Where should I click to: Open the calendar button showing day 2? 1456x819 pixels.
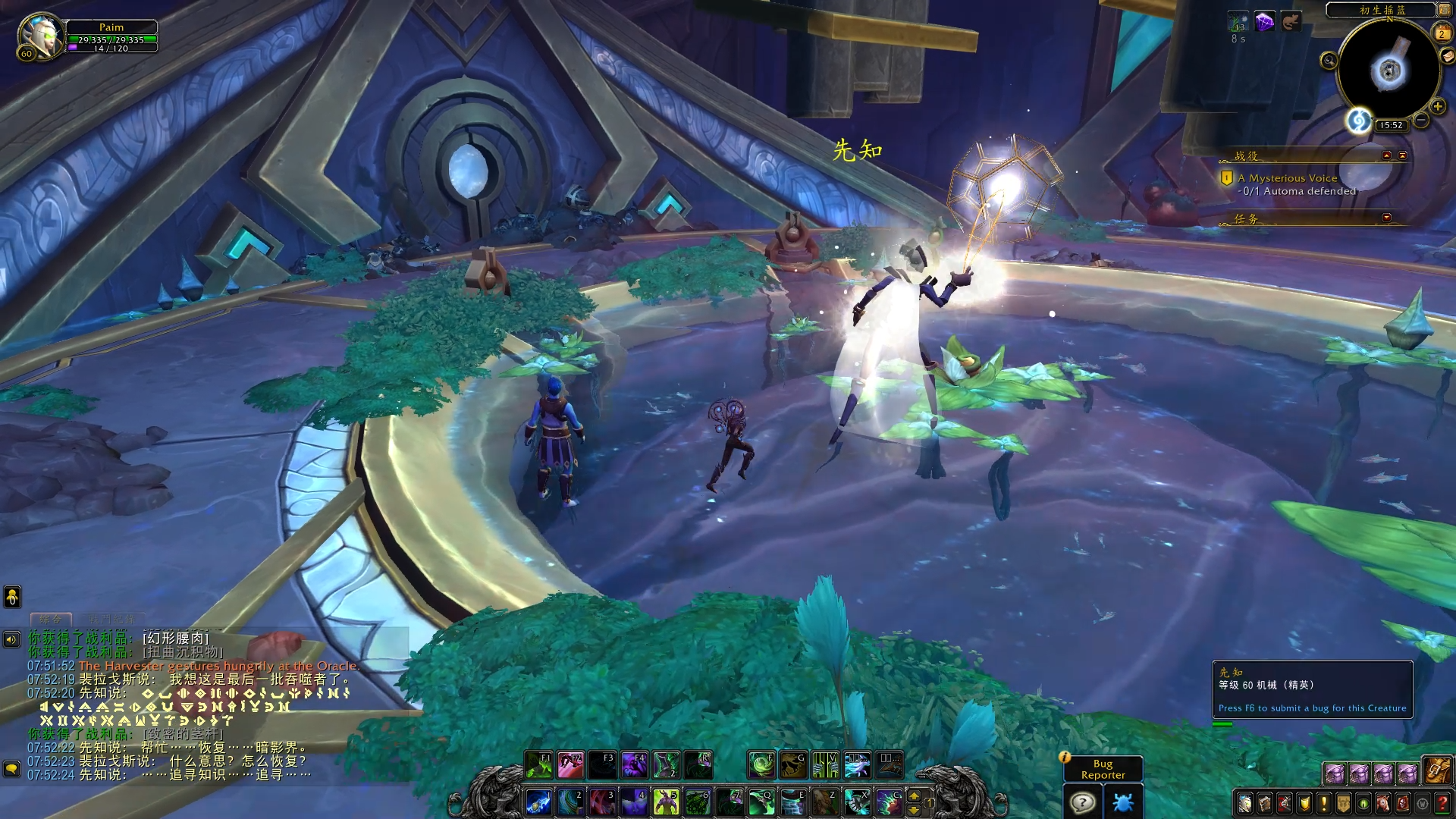point(1442,33)
